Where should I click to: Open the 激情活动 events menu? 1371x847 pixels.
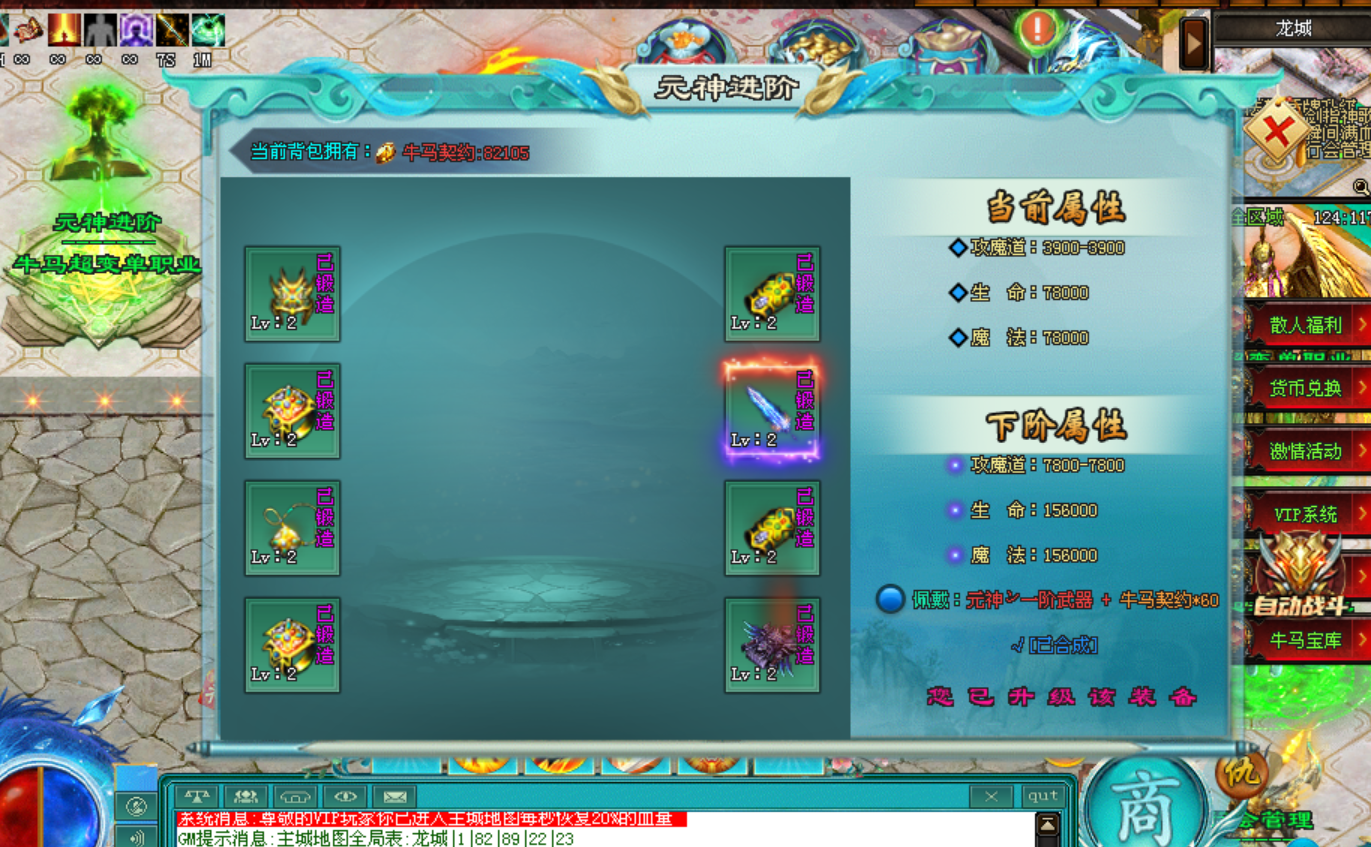click(1306, 451)
